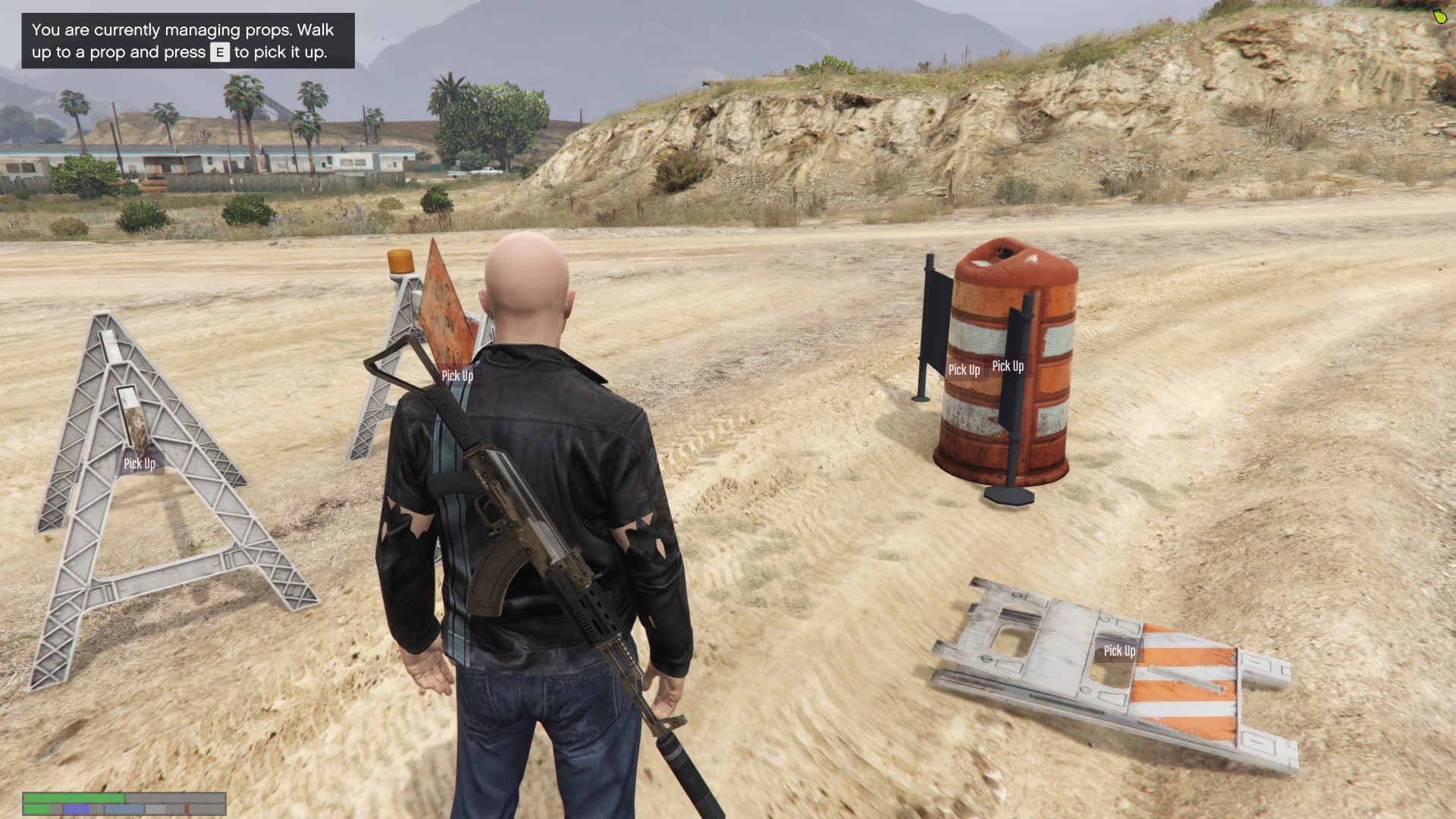
Task: Click the steel-blue segment of the lower HUD bar
Action: click(x=124, y=808)
